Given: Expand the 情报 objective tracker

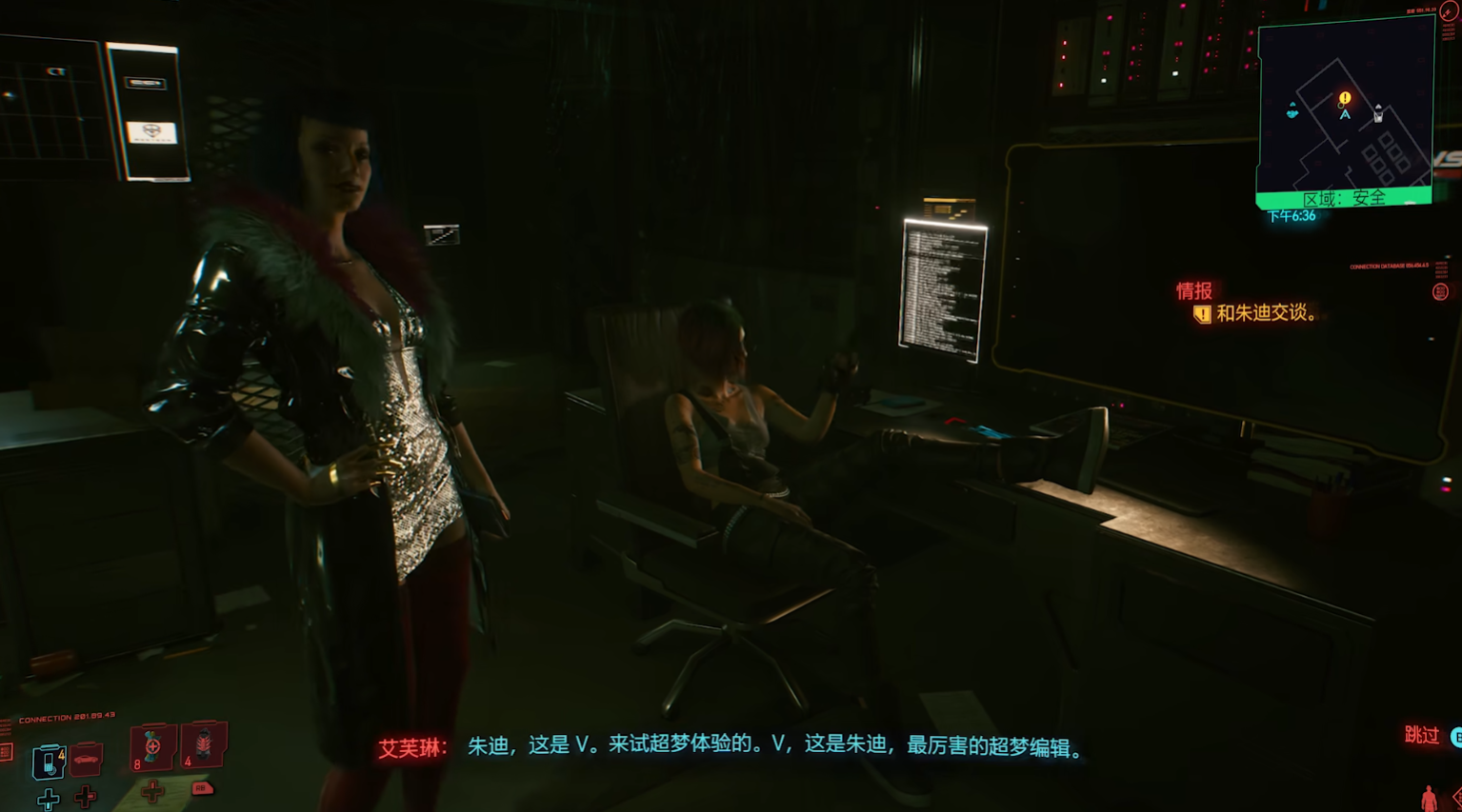Looking at the screenshot, I should point(1194,290).
